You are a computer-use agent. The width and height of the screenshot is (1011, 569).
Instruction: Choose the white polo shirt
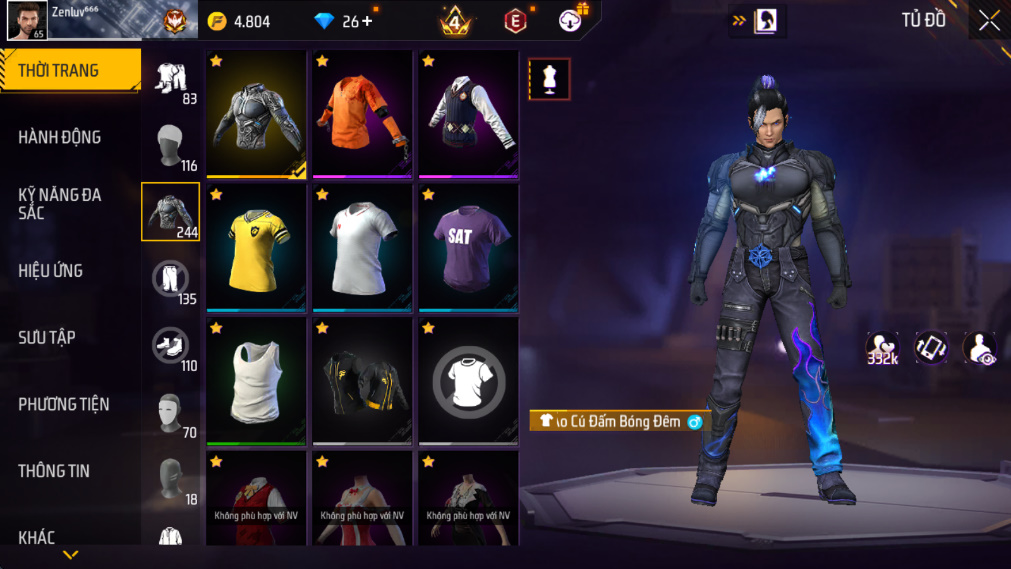(362, 247)
